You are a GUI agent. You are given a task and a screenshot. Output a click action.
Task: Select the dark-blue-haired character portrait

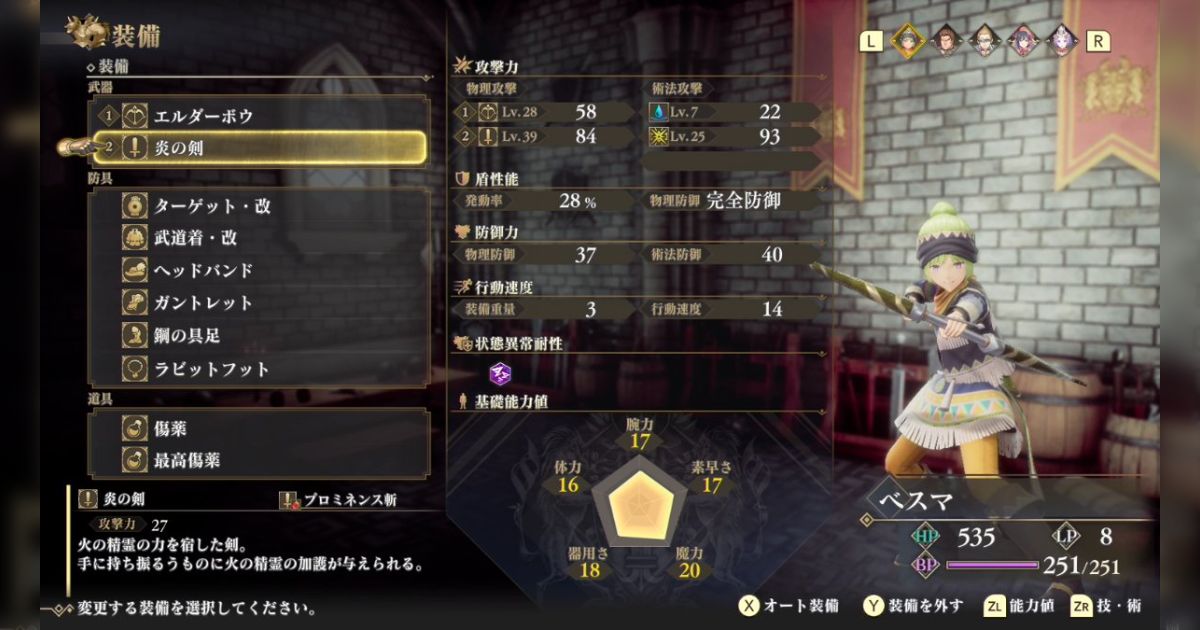(x=1022, y=40)
